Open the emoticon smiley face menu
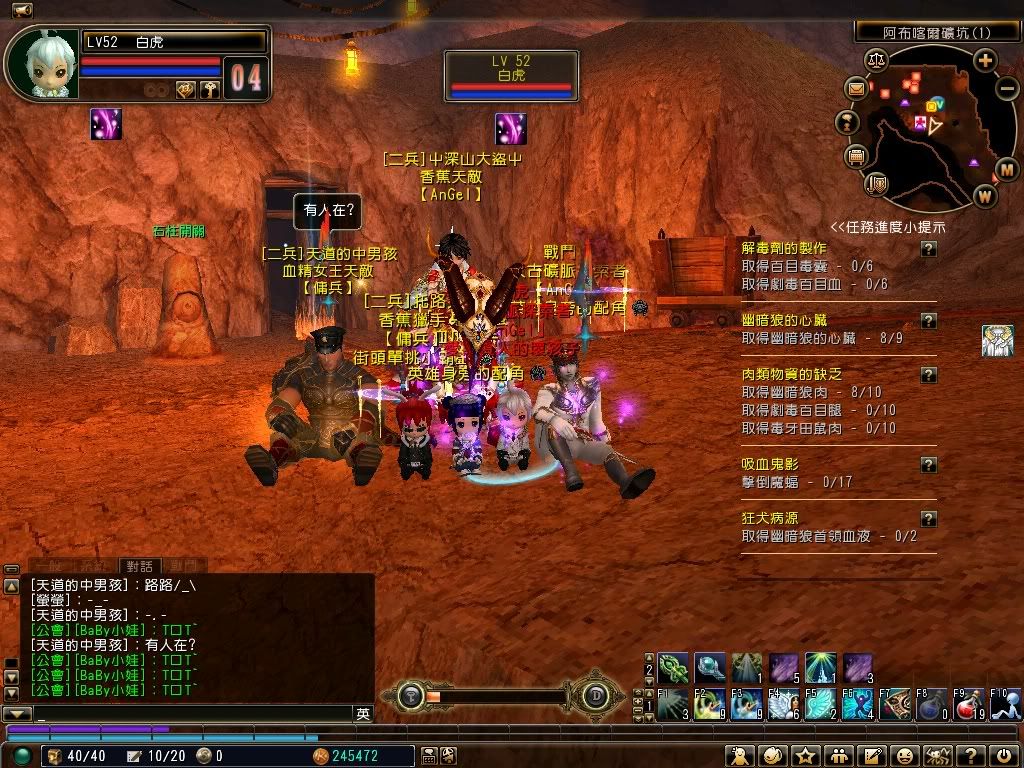 click(x=904, y=756)
